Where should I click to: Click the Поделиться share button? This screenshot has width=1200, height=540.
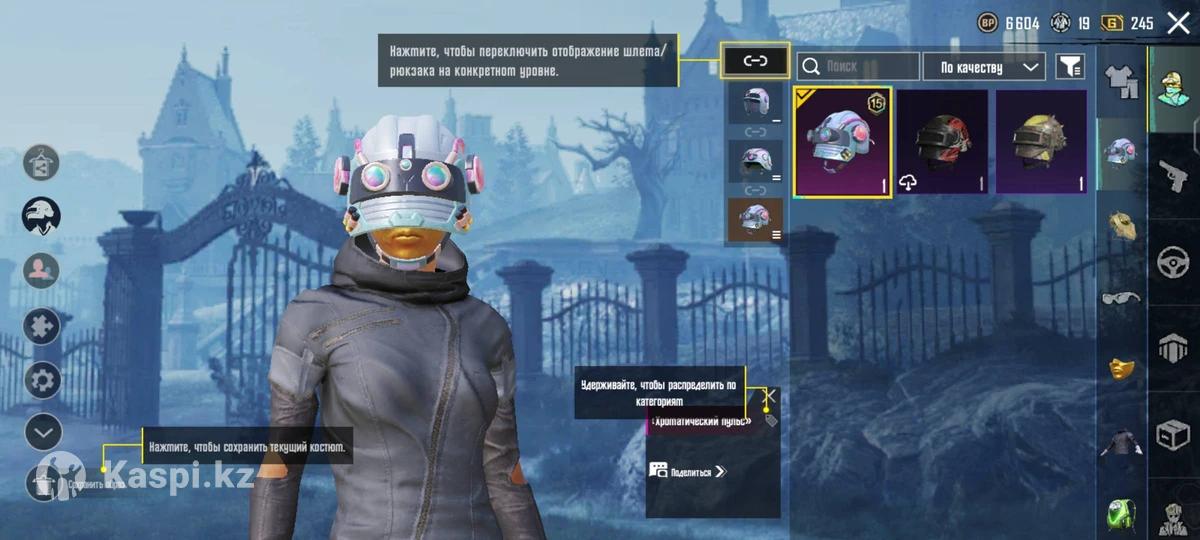[688, 471]
